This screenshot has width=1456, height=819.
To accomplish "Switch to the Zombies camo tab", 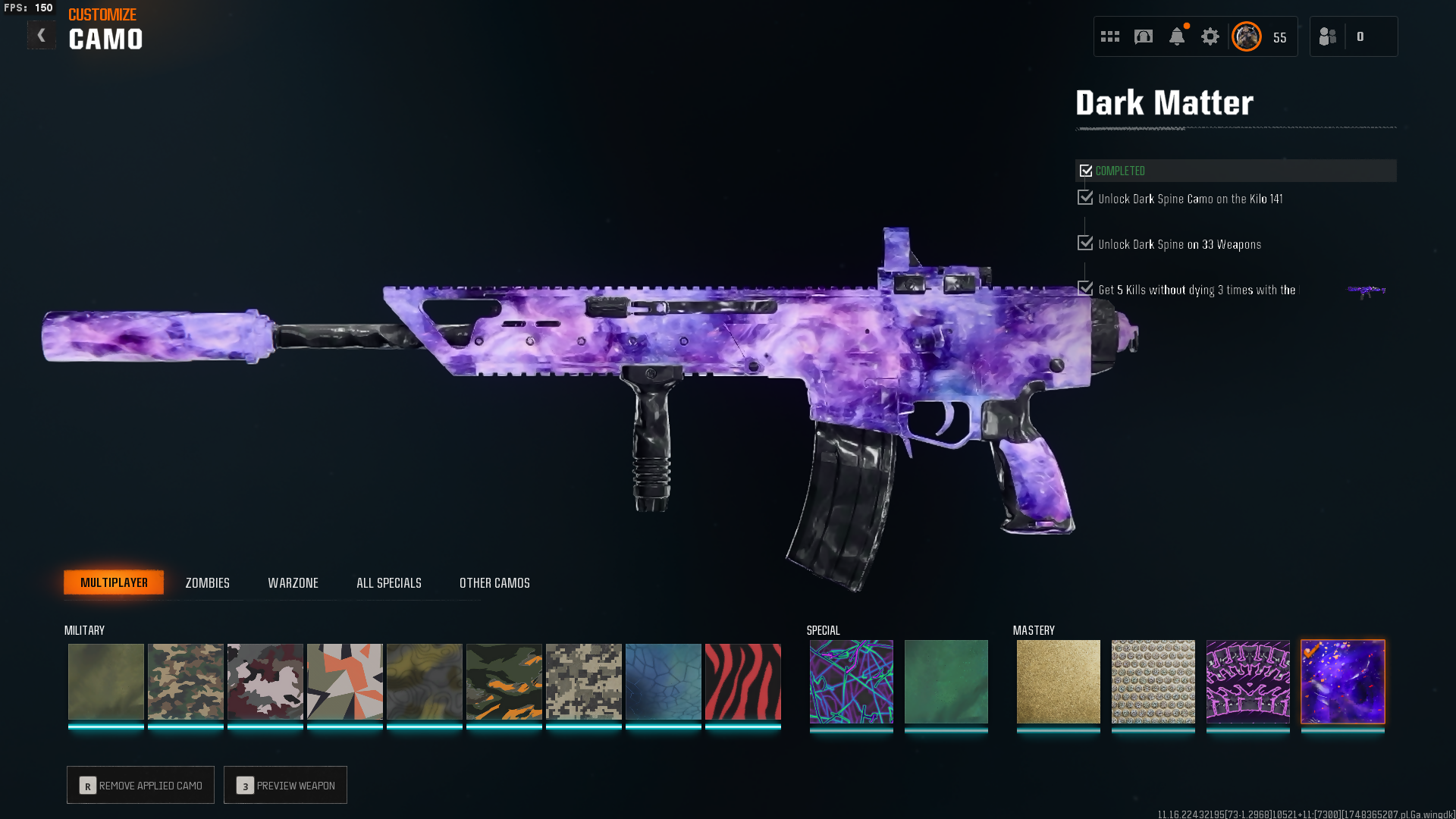I will tap(207, 583).
